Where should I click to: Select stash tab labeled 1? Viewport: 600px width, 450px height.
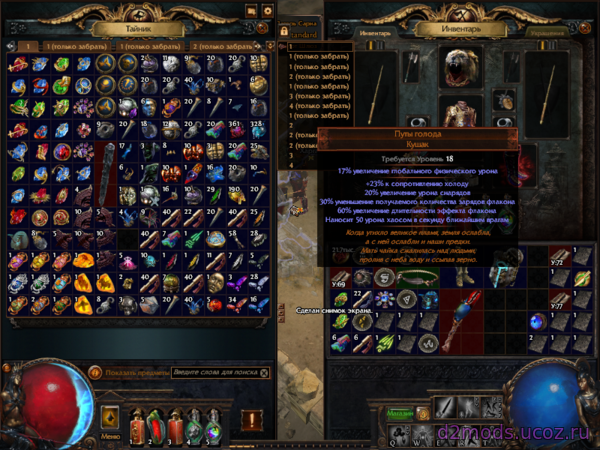[27, 46]
